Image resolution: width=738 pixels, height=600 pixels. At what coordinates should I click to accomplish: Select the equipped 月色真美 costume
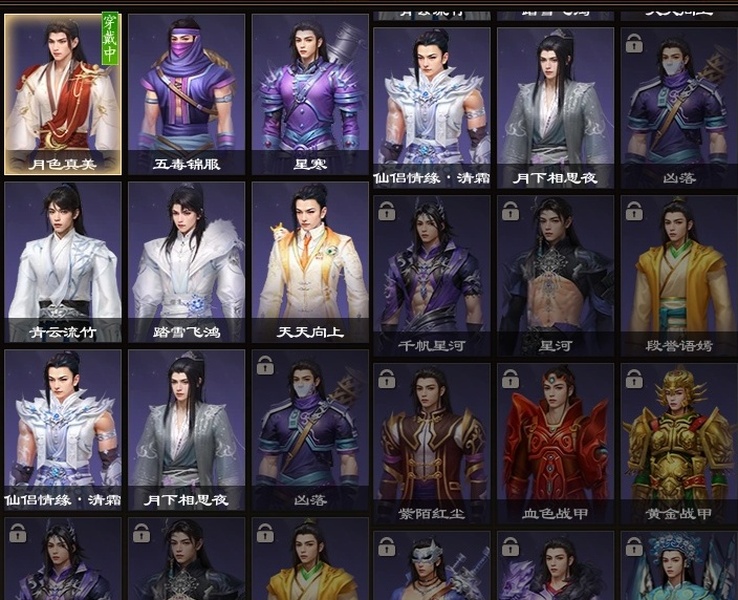63,94
